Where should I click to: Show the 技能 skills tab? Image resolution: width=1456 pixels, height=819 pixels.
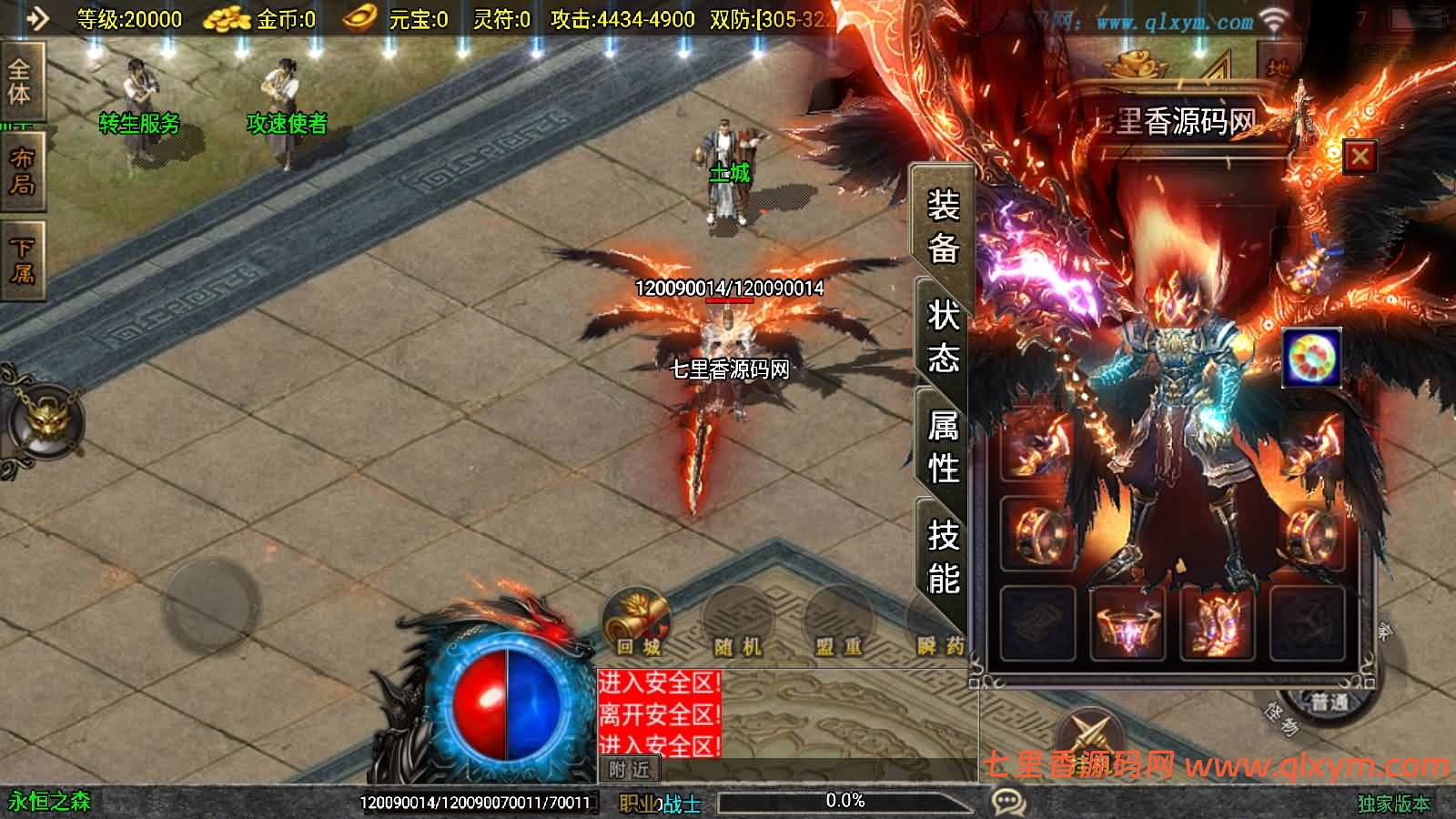click(943, 556)
